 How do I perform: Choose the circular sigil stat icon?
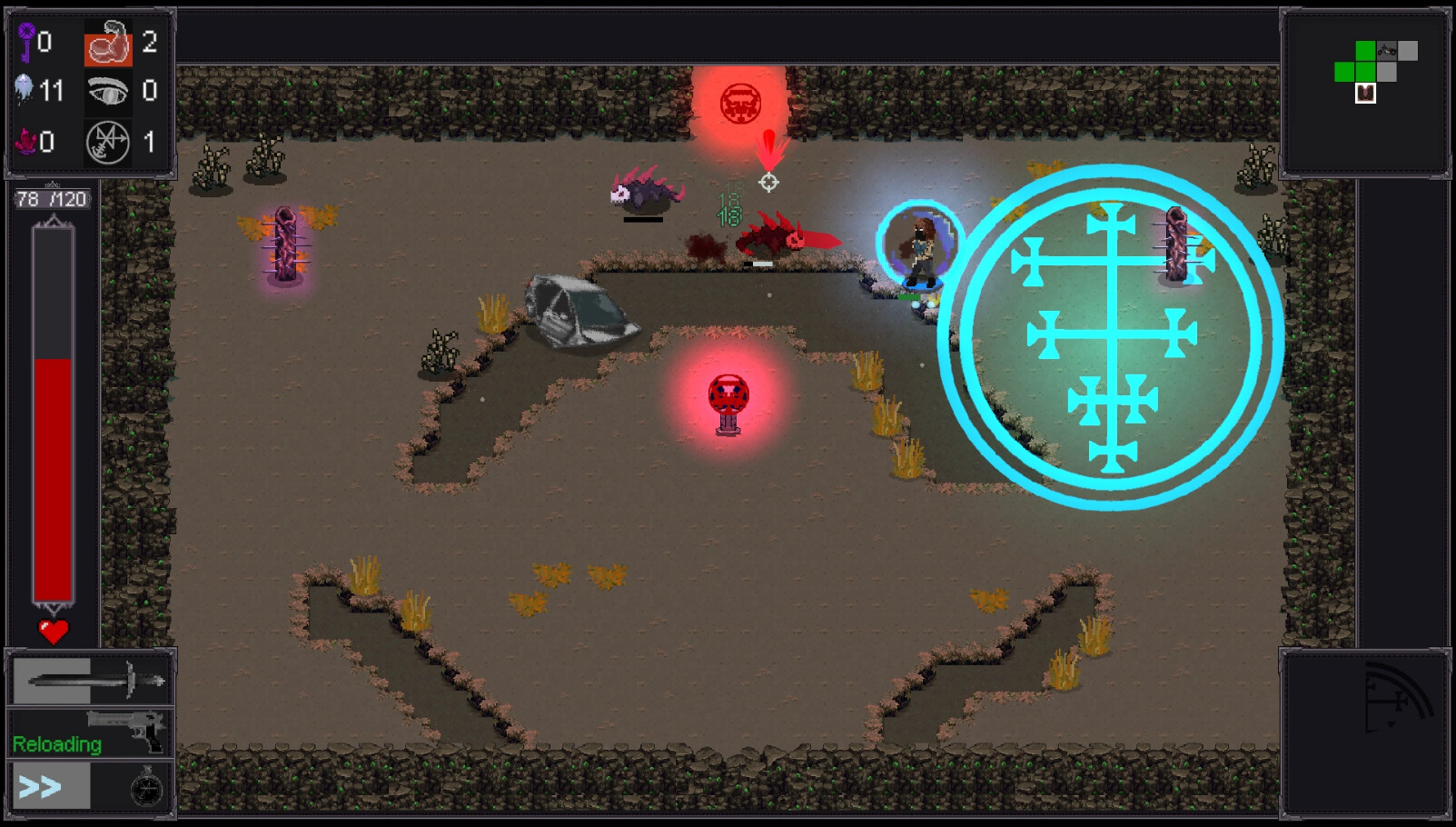tap(108, 143)
